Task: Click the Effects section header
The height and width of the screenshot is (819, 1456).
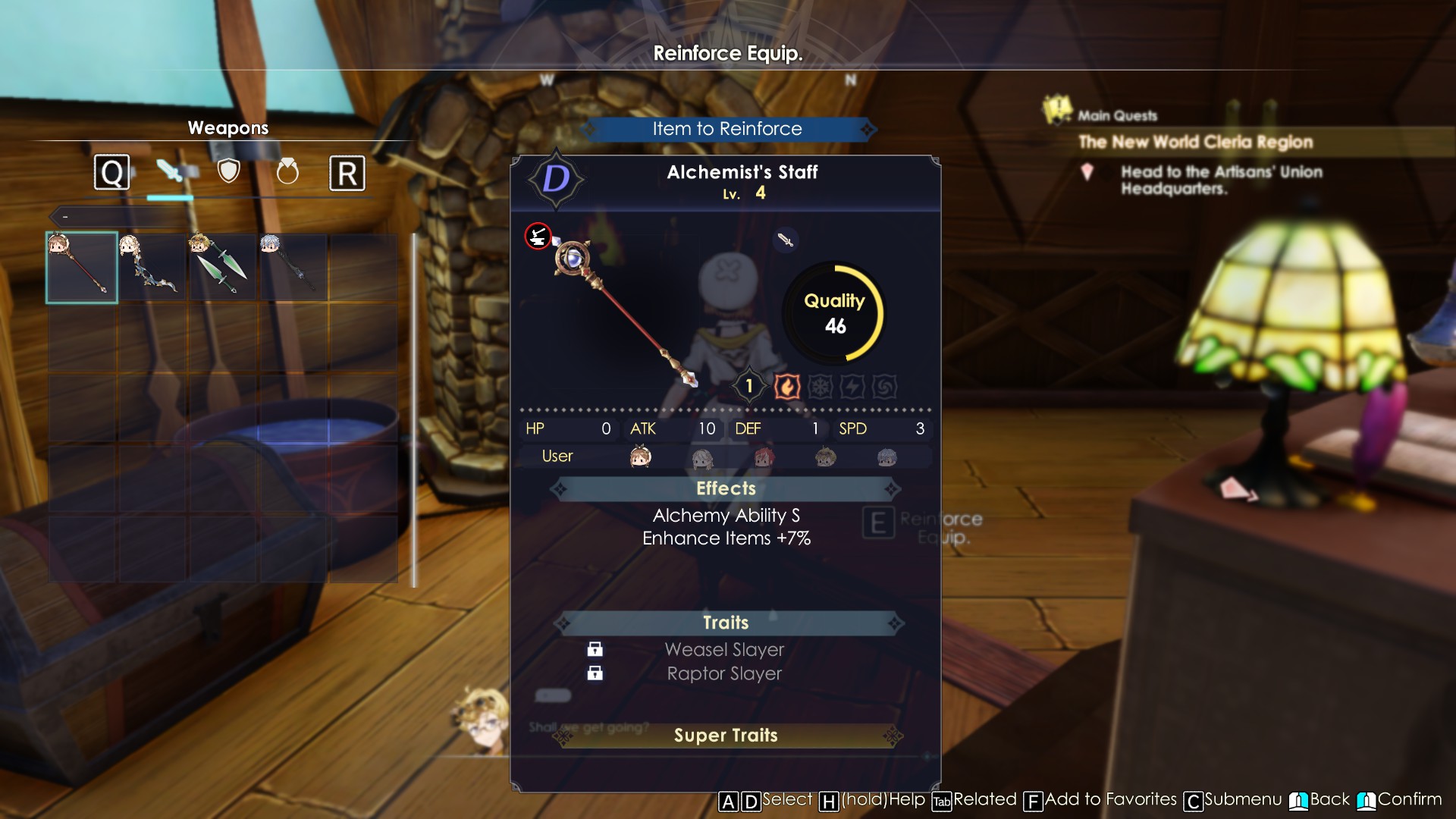Action: click(x=726, y=488)
